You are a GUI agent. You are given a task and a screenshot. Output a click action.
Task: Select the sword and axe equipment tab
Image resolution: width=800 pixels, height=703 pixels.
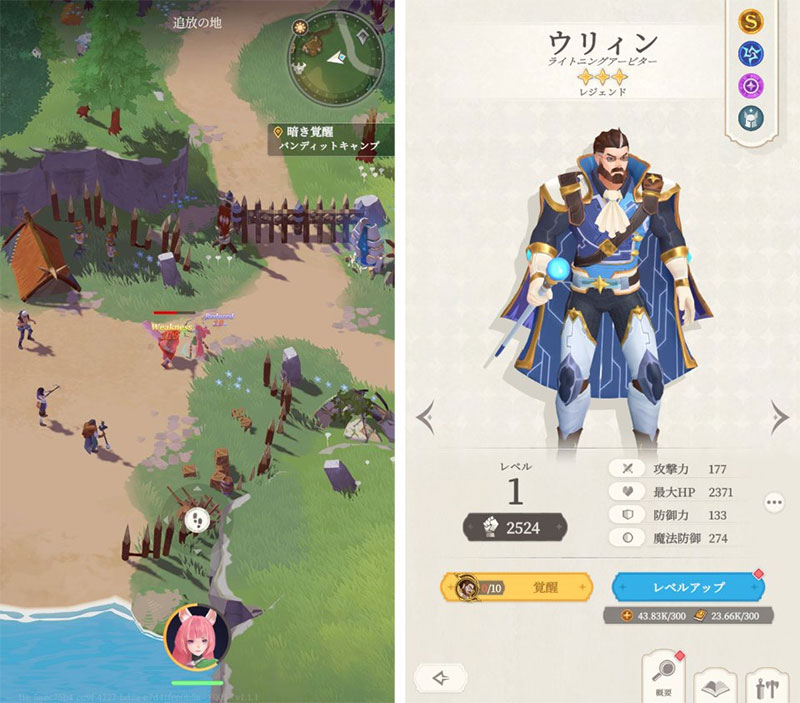pyautogui.click(x=767, y=684)
